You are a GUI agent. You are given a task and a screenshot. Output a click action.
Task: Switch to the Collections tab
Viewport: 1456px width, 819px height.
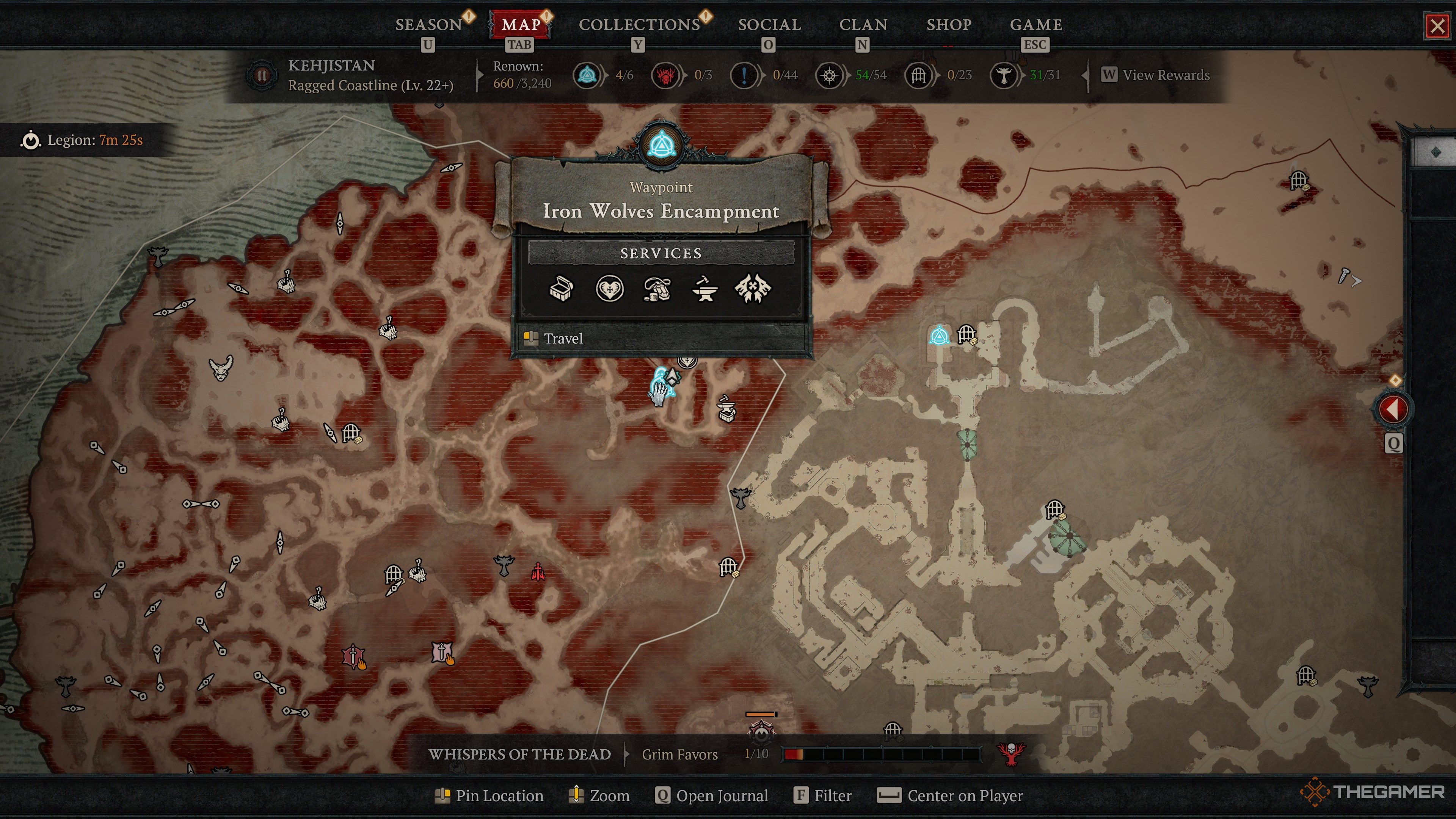[x=639, y=24]
